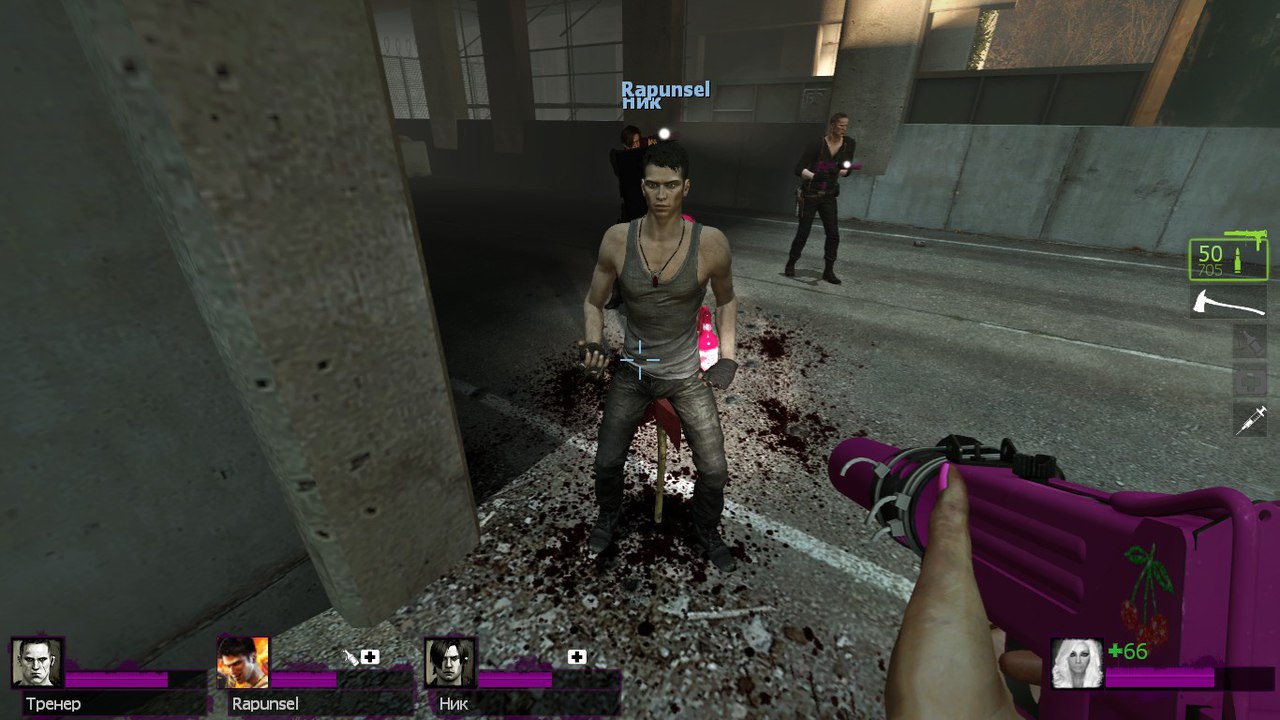
Task: Click Тренер's teammate portrait
Action: click(x=37, y=662)
